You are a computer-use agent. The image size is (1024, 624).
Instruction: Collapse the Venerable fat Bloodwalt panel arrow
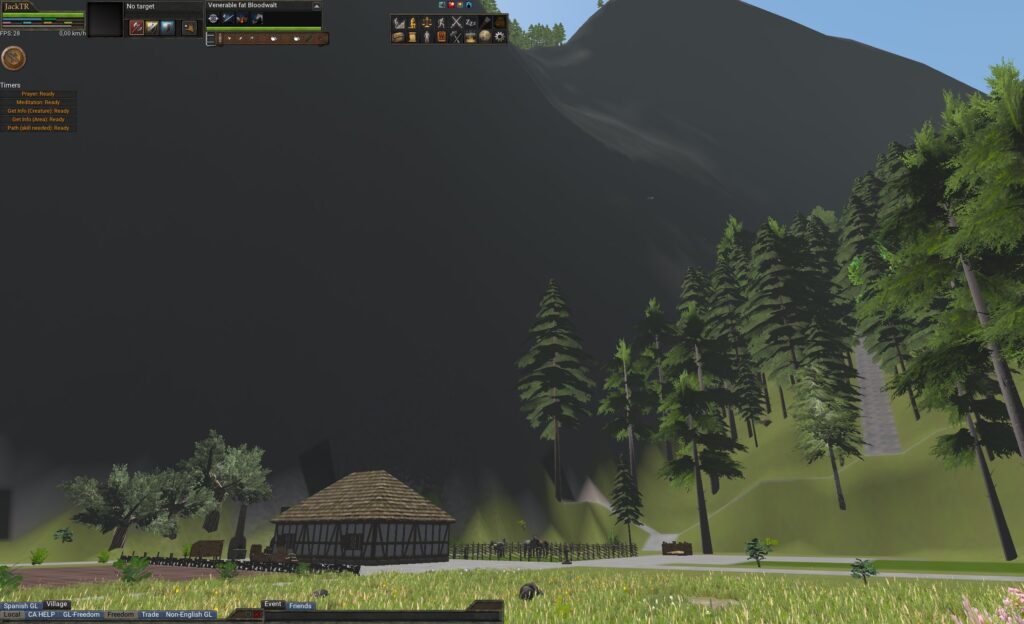(316, 6)
